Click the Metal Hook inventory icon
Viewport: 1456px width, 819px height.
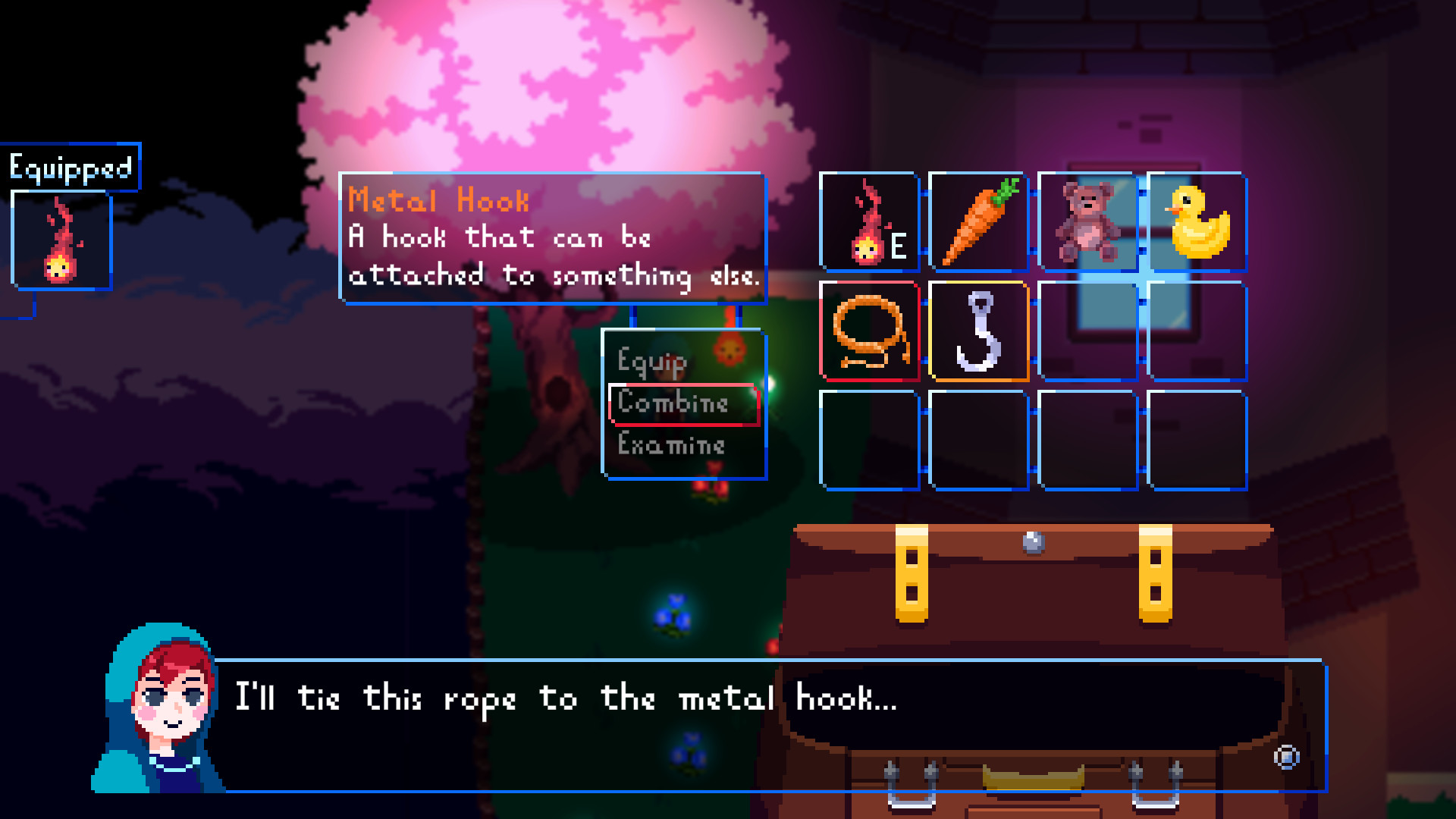point(978,331)
